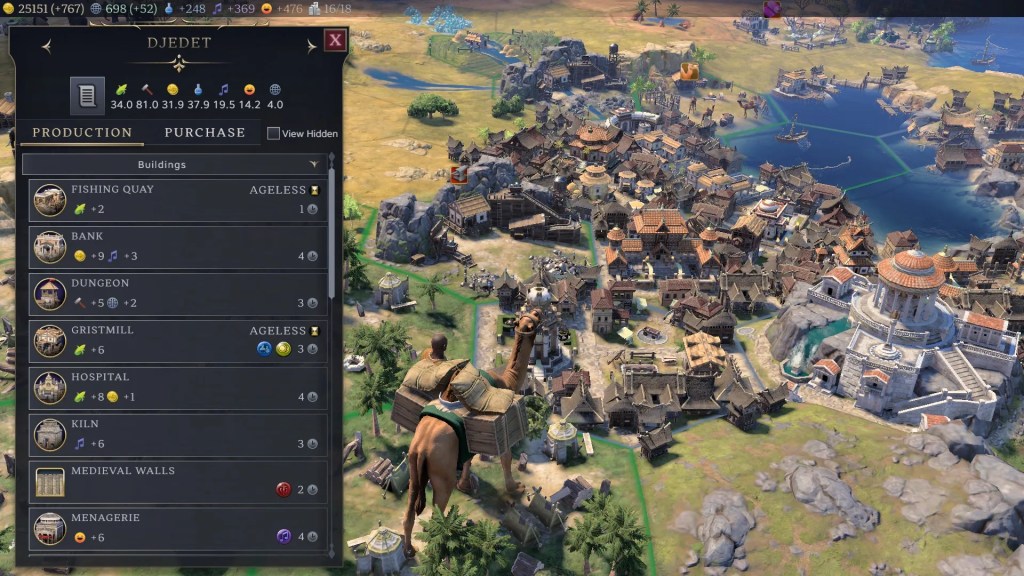Go to the previous city arrow

[x=46, y=46]
